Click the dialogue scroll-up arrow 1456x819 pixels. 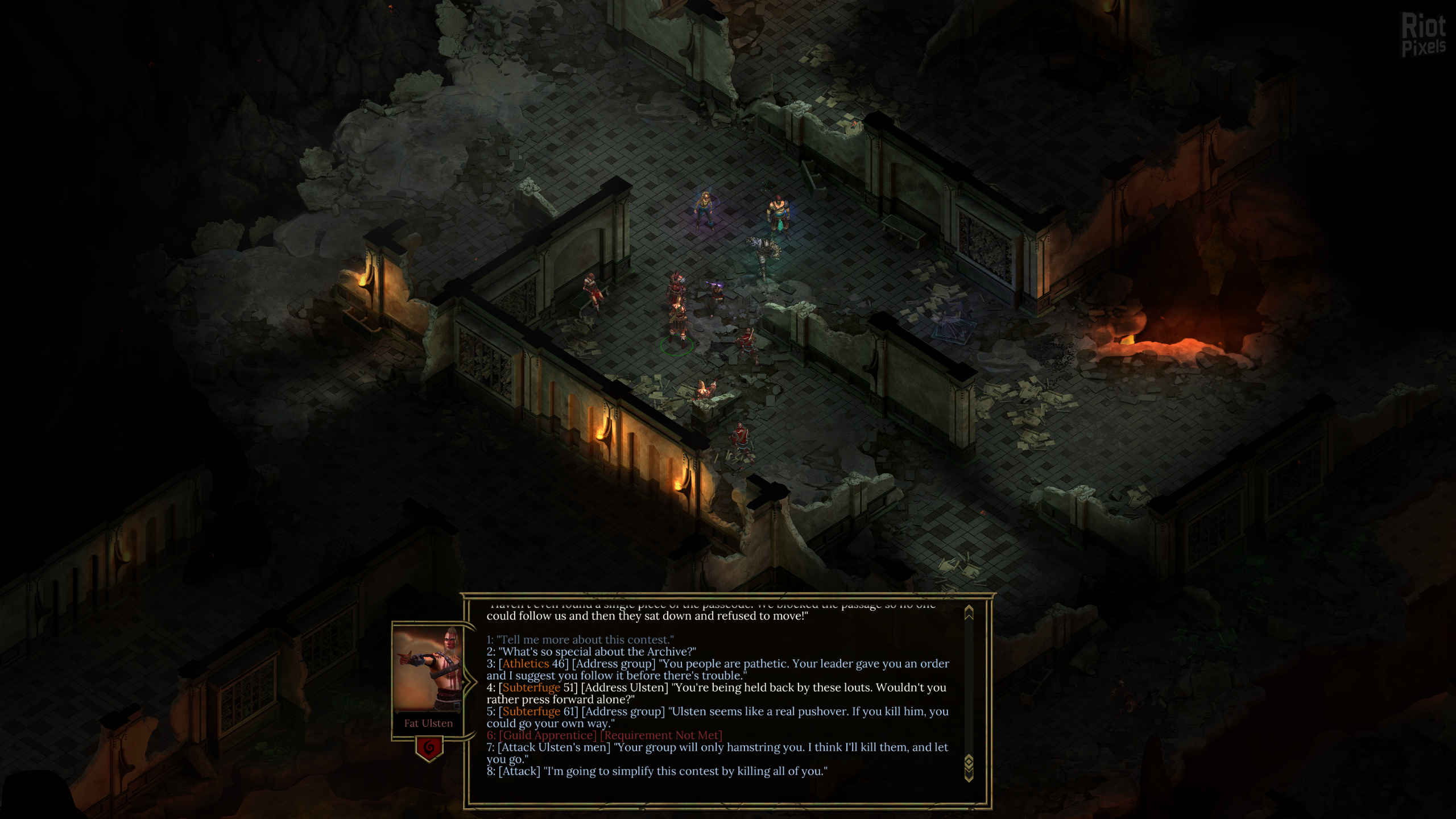969,613
